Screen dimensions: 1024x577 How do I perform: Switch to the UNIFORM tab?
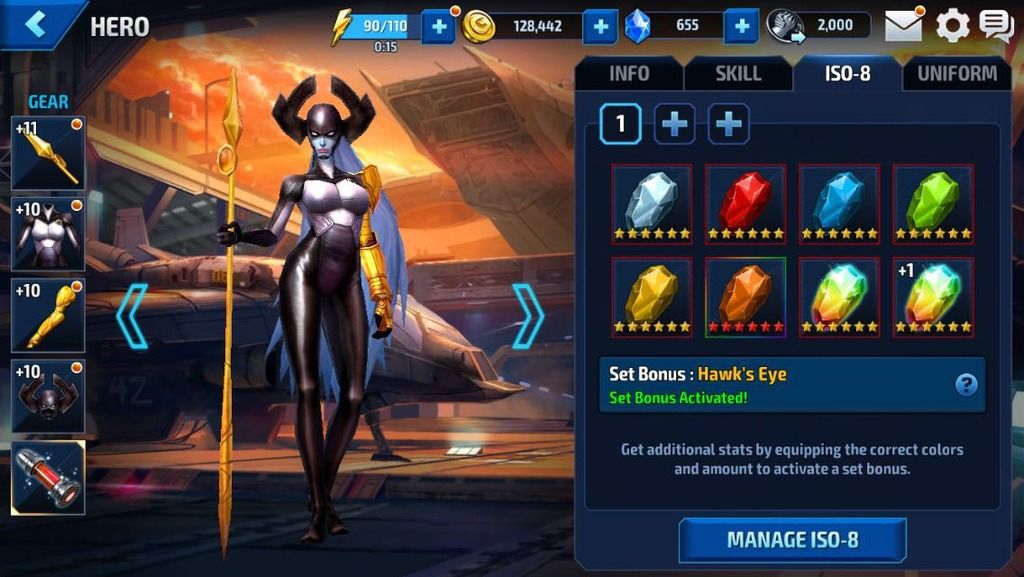(956, 73)
